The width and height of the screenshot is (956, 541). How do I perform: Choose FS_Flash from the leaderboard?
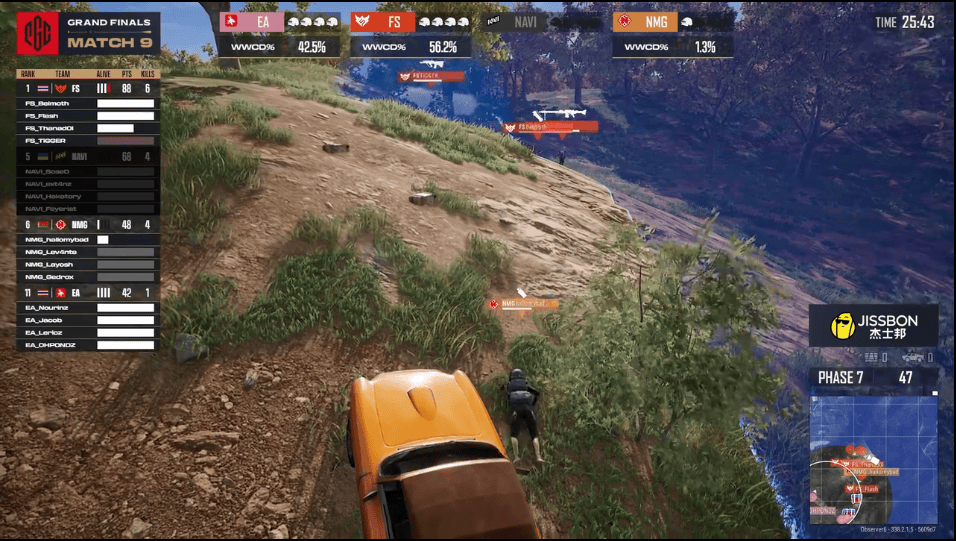click(x=87, y=116)
